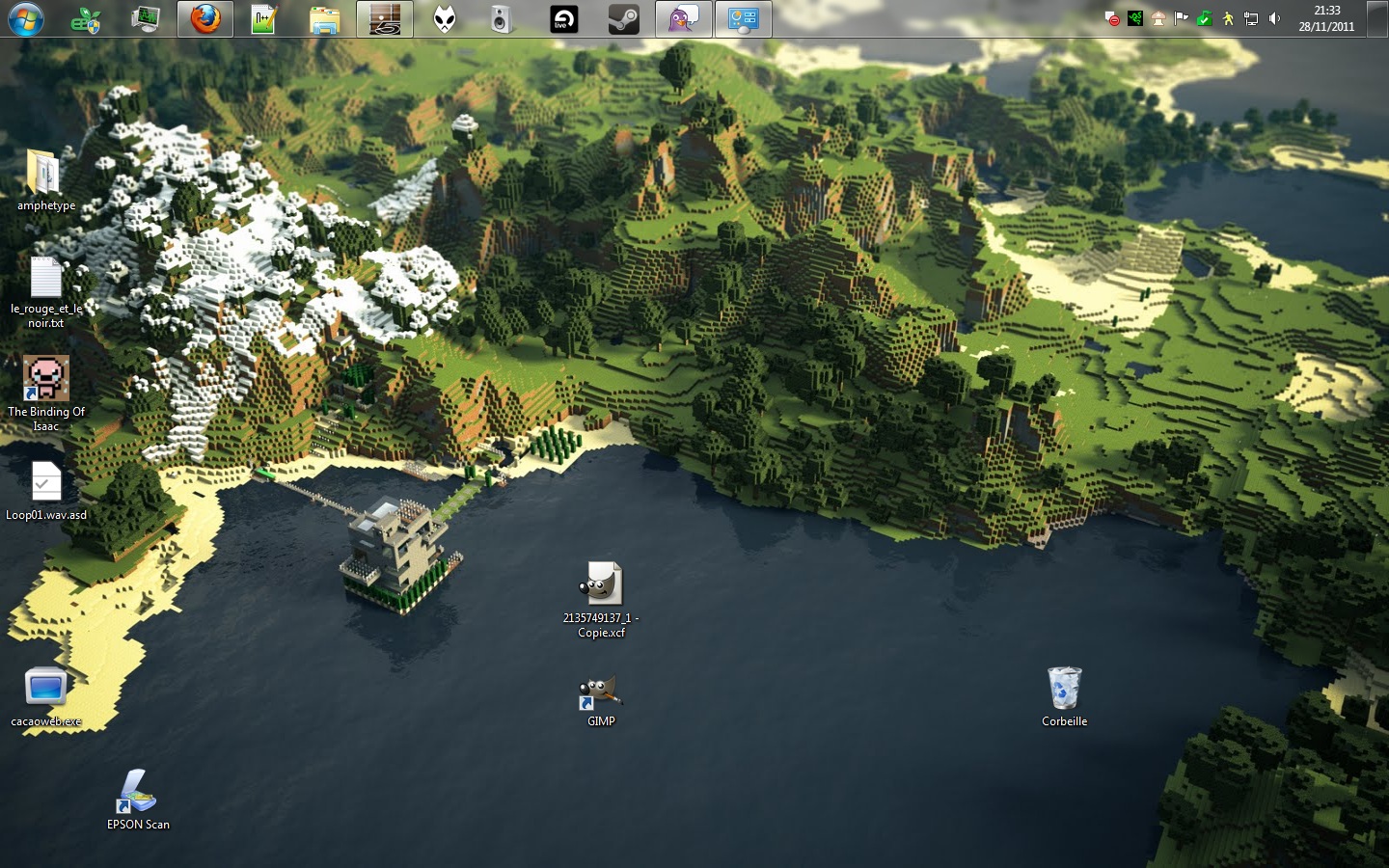Viewport: 1389px width, 868px height.
Task: Open The Binding Of Isaac desktop shortcut
Action: [46, 379]
